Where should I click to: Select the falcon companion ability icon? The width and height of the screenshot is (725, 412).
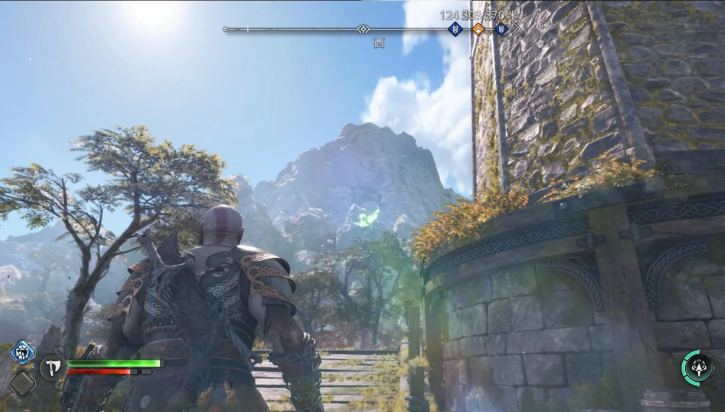pyautogui.click(x=697, y=366)
